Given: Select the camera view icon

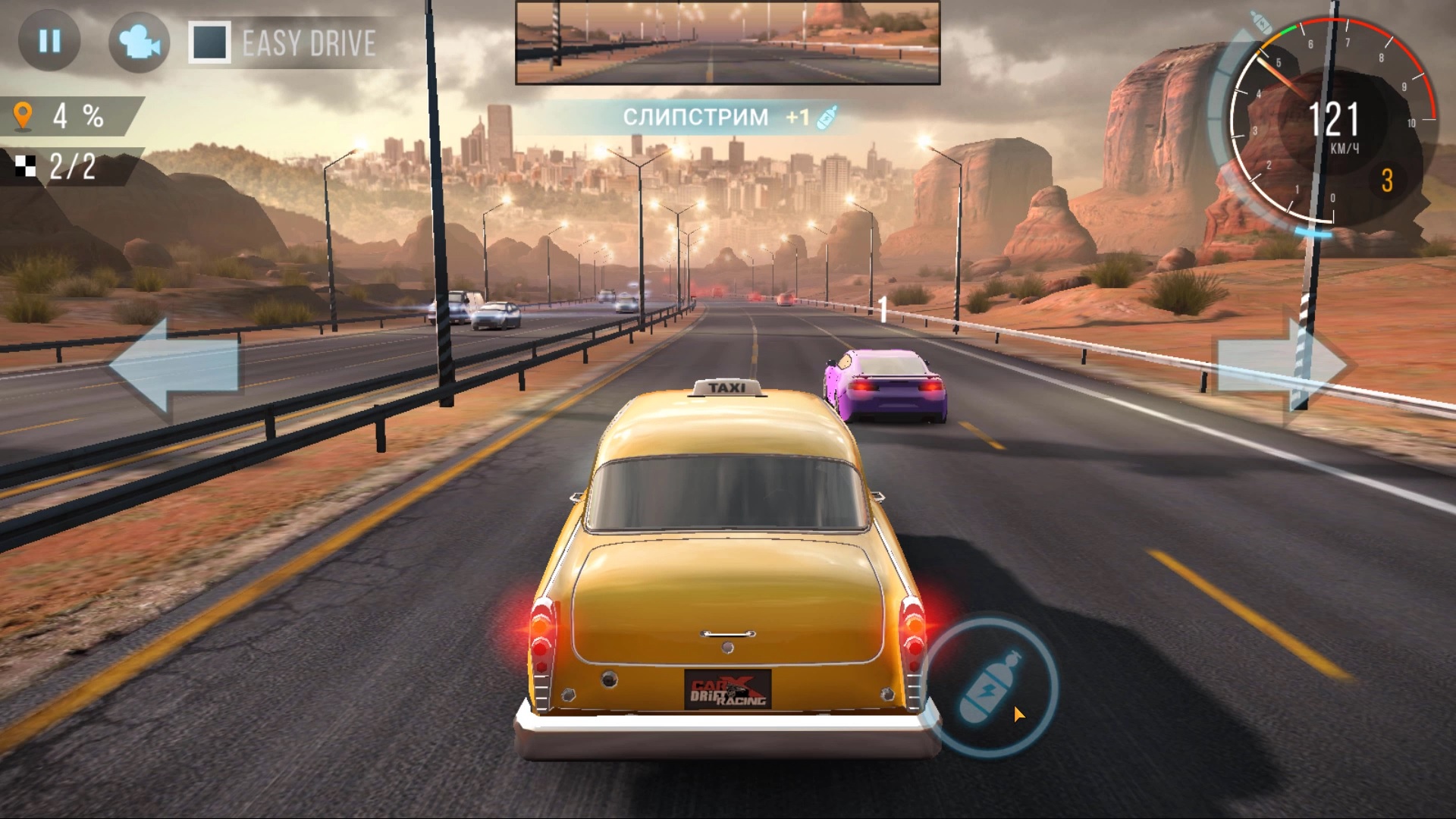Looking at the screenshot, I should pos(138,42).
